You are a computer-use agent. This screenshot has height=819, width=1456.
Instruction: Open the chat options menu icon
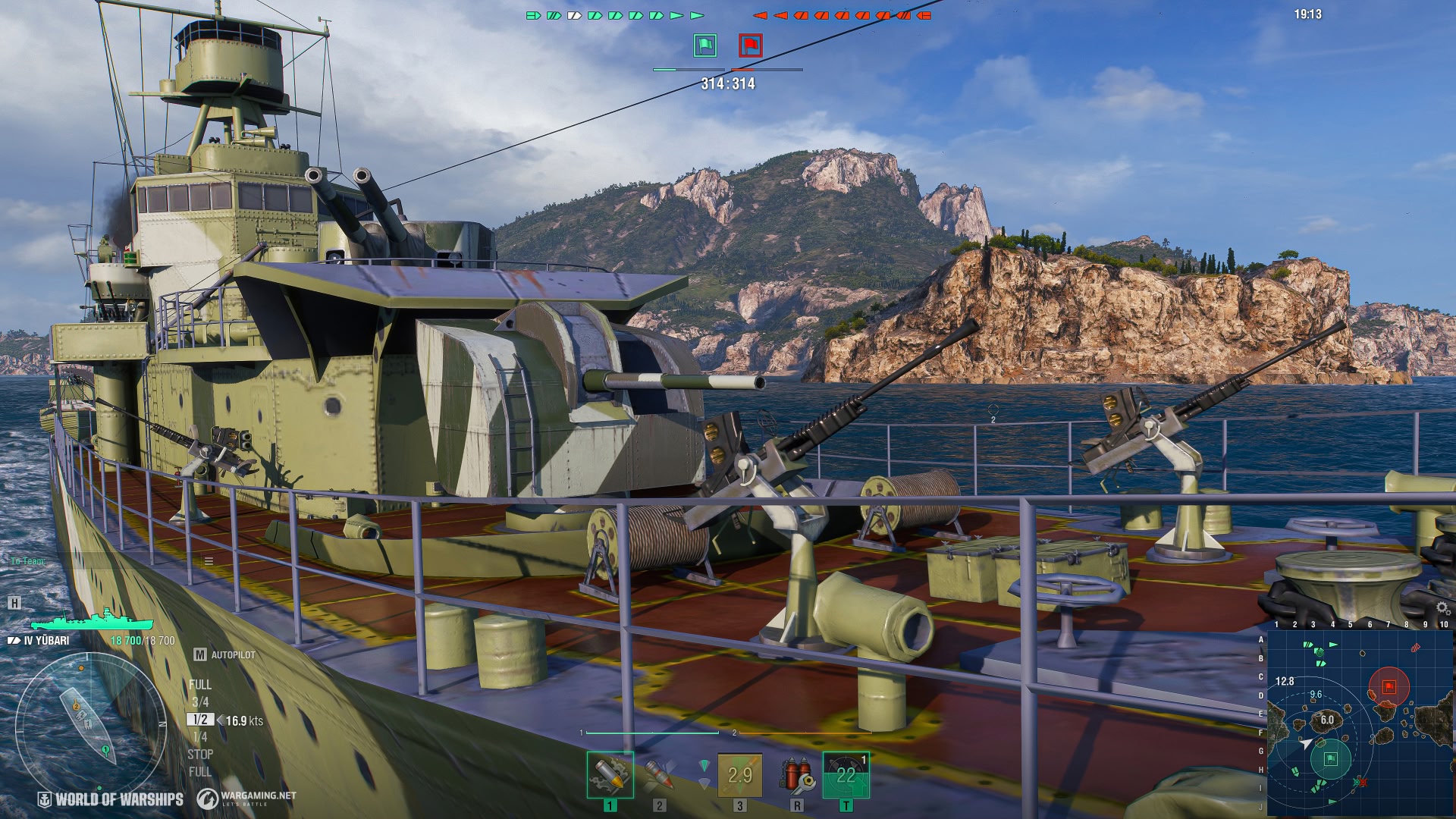click(x=209, y=561)
